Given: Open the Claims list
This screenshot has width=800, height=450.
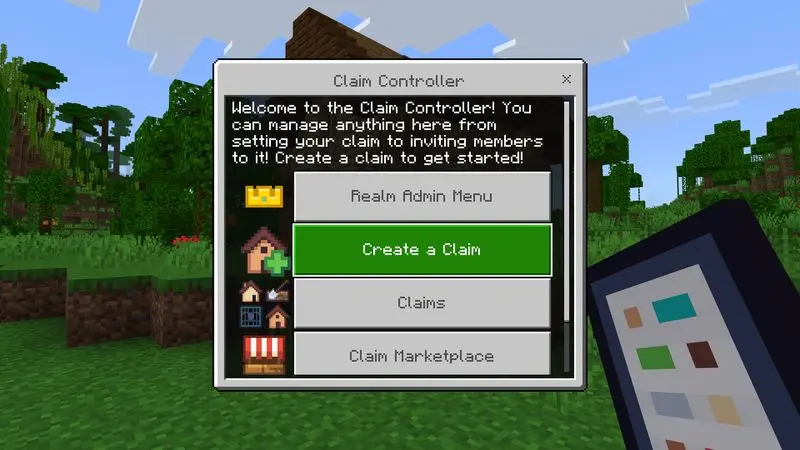Looking at the screenshot, I should click(x=421, y=302).
